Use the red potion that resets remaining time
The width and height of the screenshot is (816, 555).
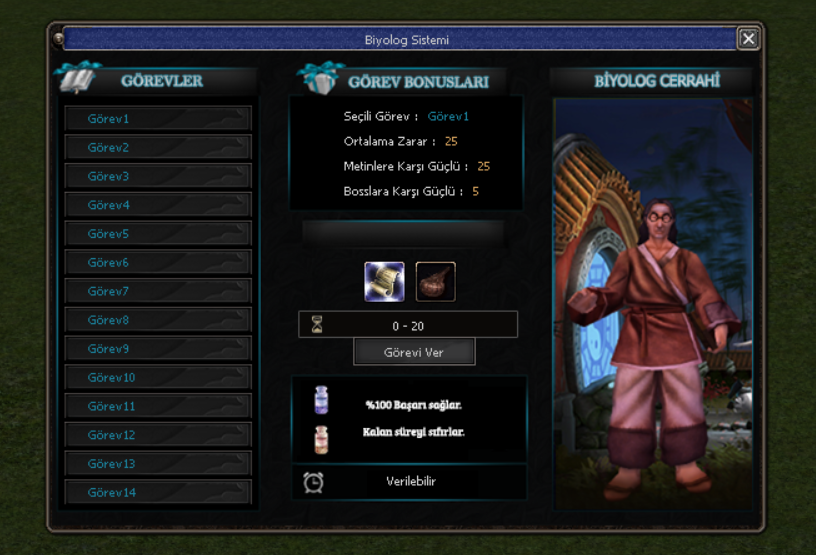[322, 438]
